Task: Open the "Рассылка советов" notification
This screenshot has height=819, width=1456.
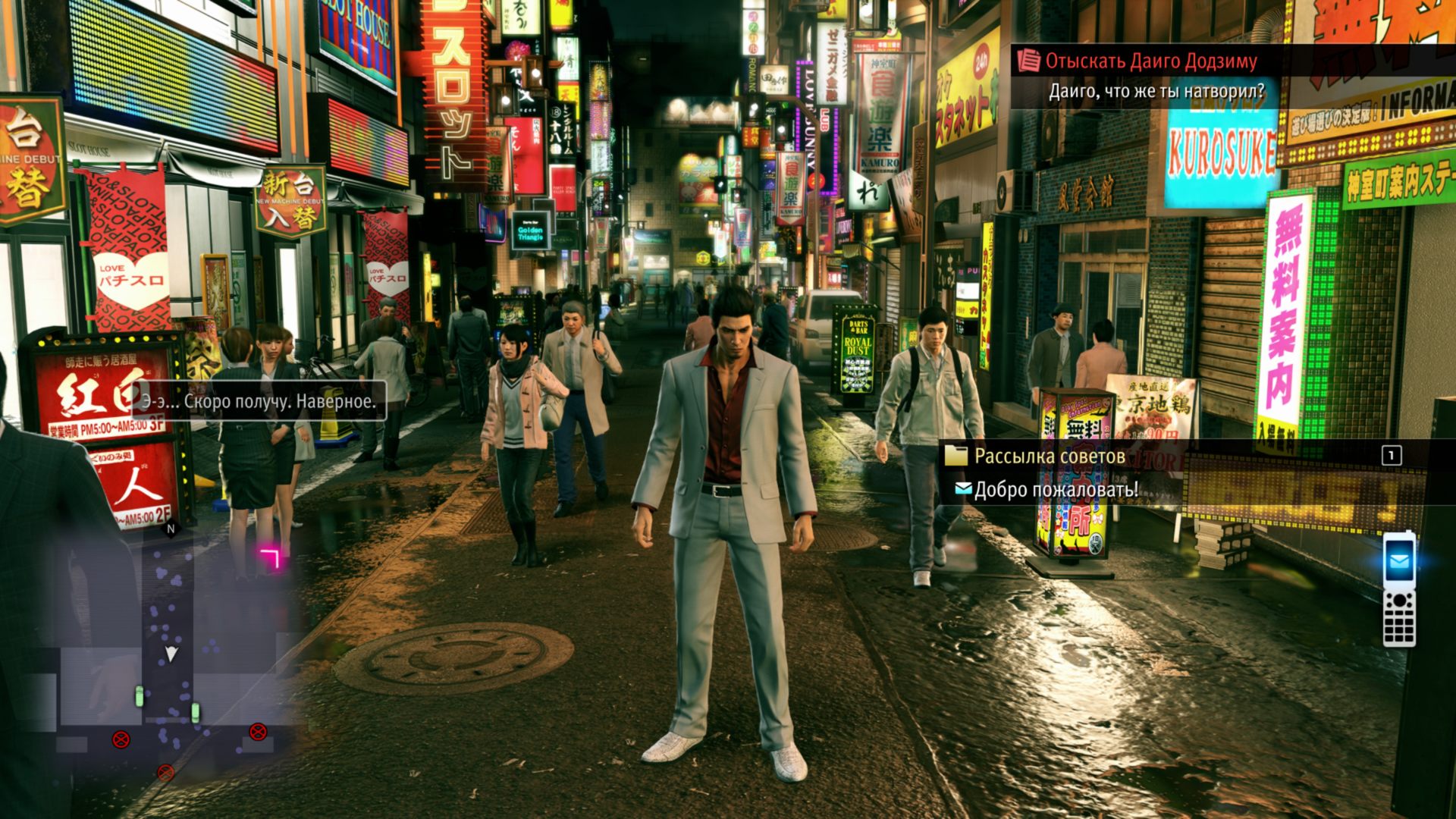Action: (1049, 456)
